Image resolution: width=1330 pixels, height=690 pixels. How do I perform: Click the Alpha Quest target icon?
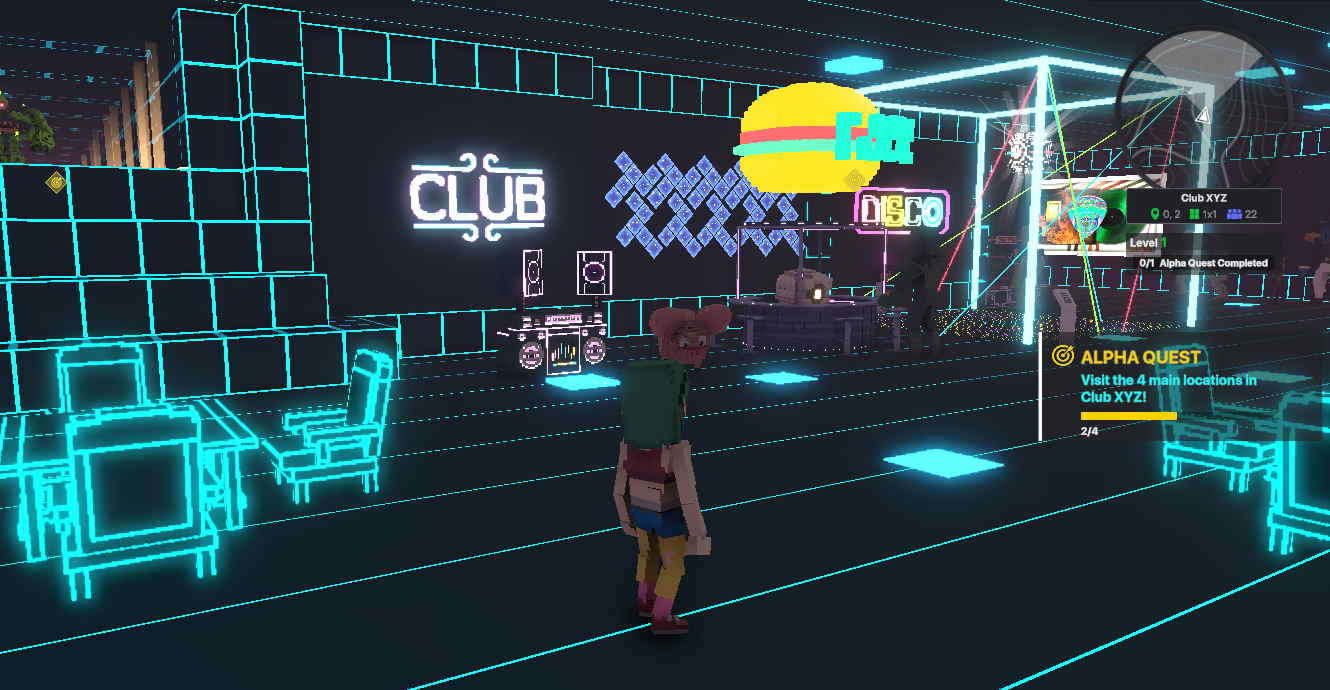pyautogui.click(x=1063, y=356)
